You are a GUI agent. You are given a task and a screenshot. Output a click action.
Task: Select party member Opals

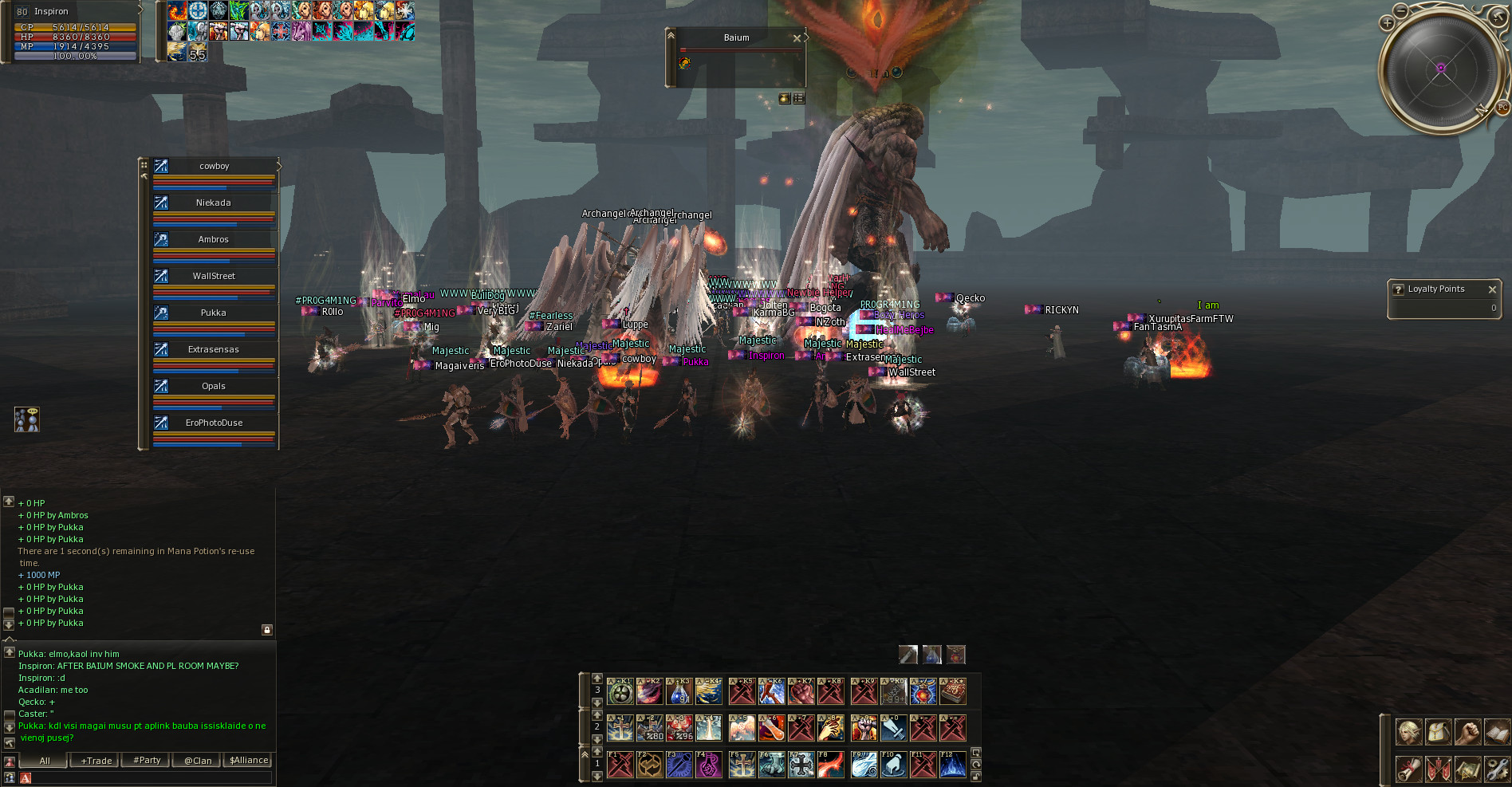click(214, 387)
